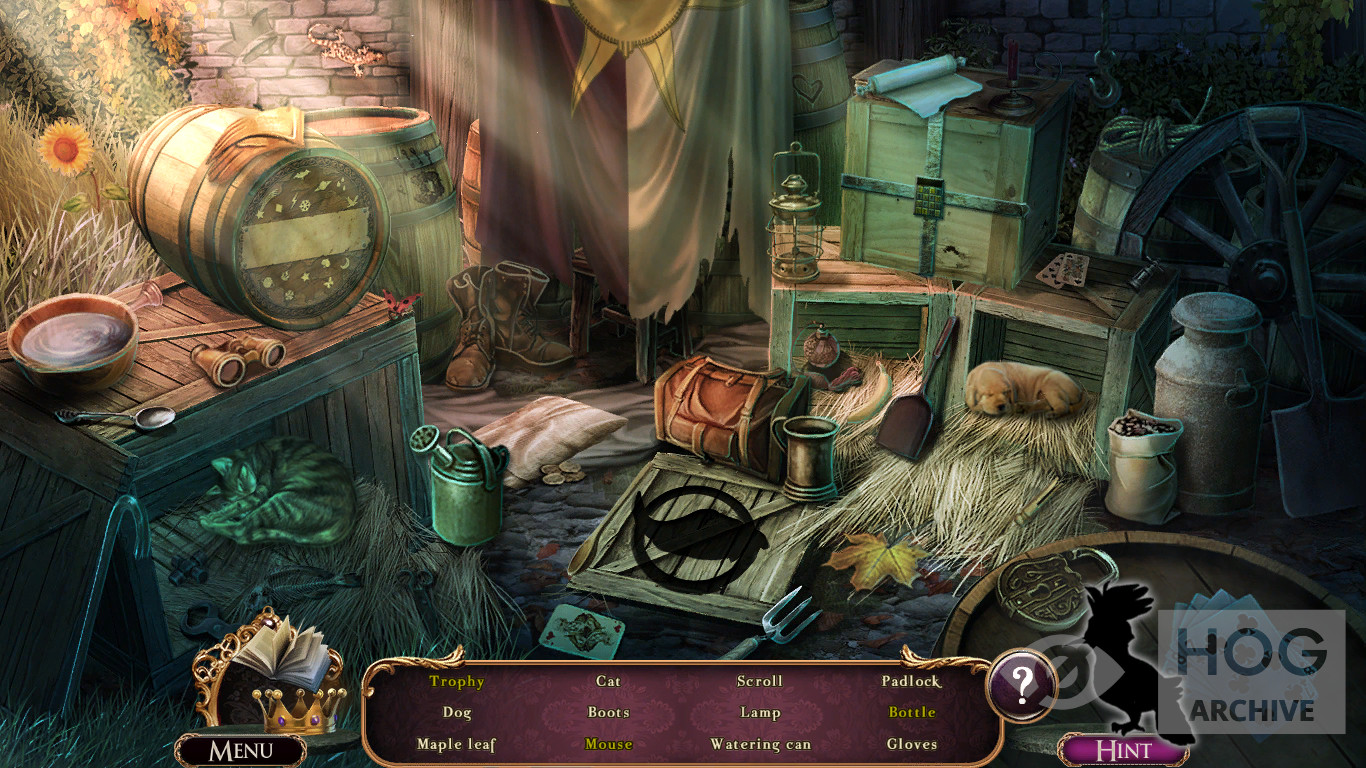Click 'Padlock' in the item list

coord(911,681)
